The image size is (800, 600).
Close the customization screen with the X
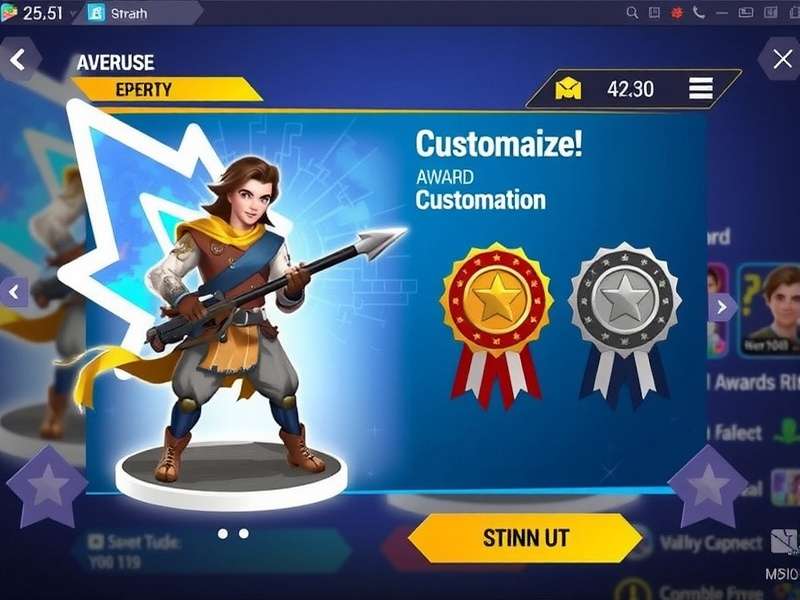(x=780, y=59)
